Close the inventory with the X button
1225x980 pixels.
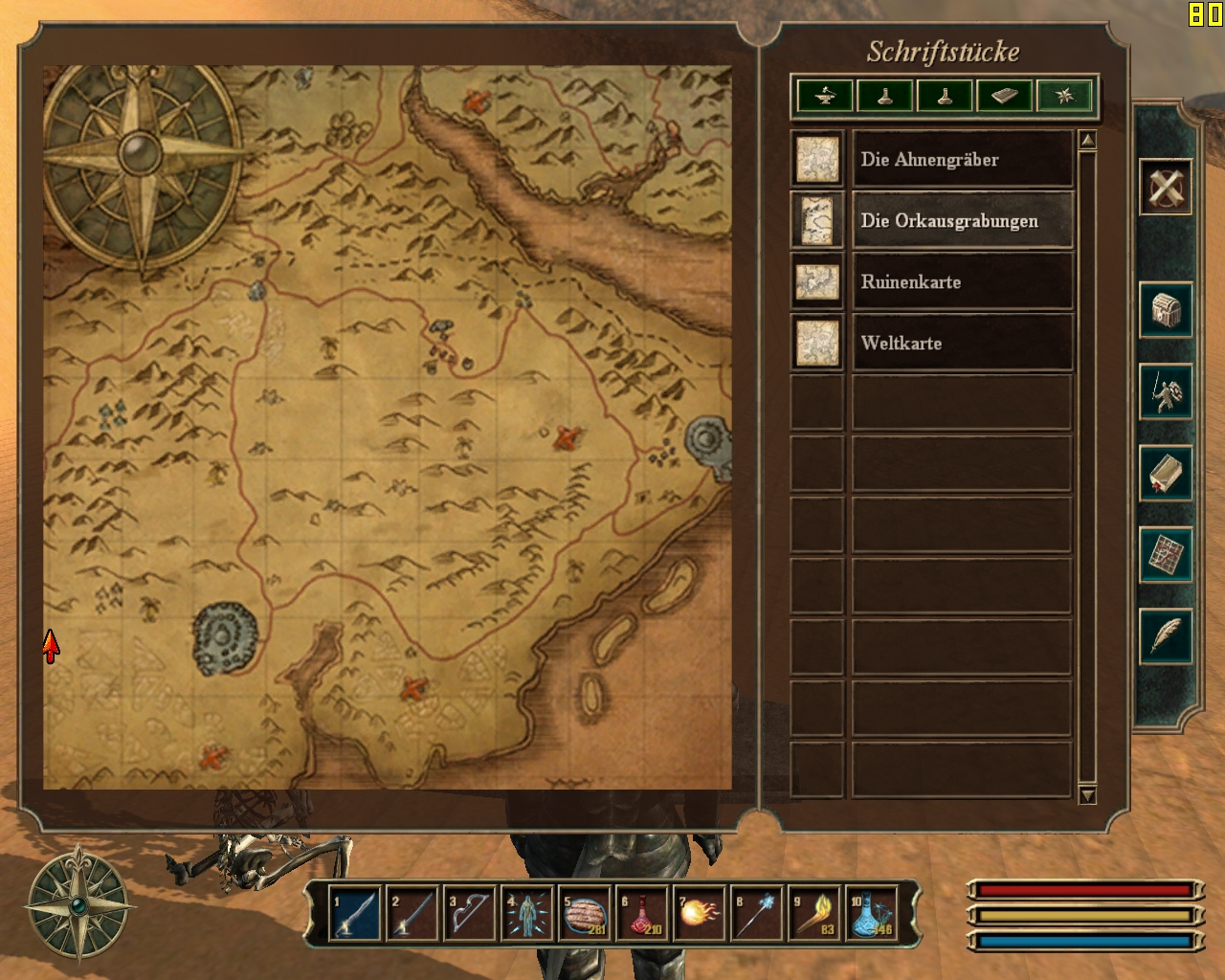pos(1166,186)
